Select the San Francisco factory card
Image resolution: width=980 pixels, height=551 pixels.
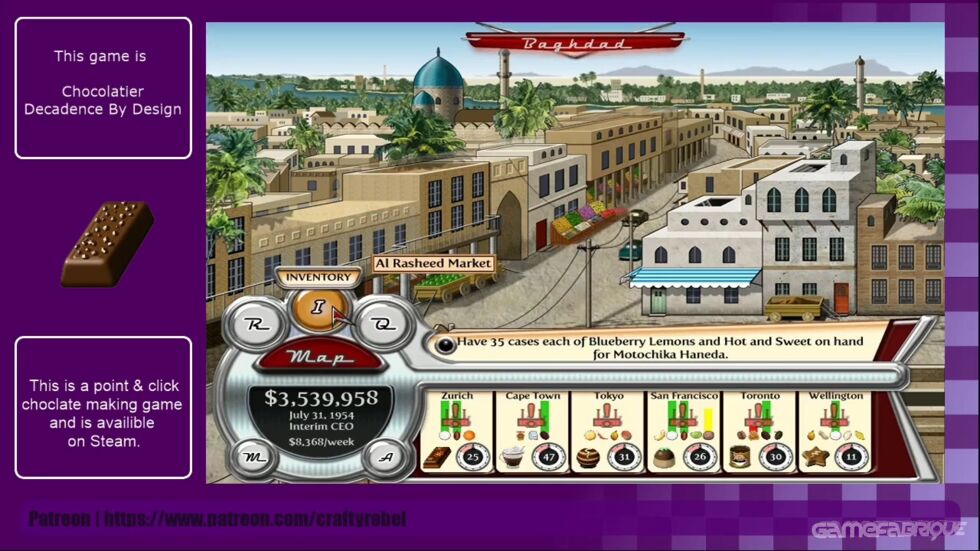[x=683, y=431]
